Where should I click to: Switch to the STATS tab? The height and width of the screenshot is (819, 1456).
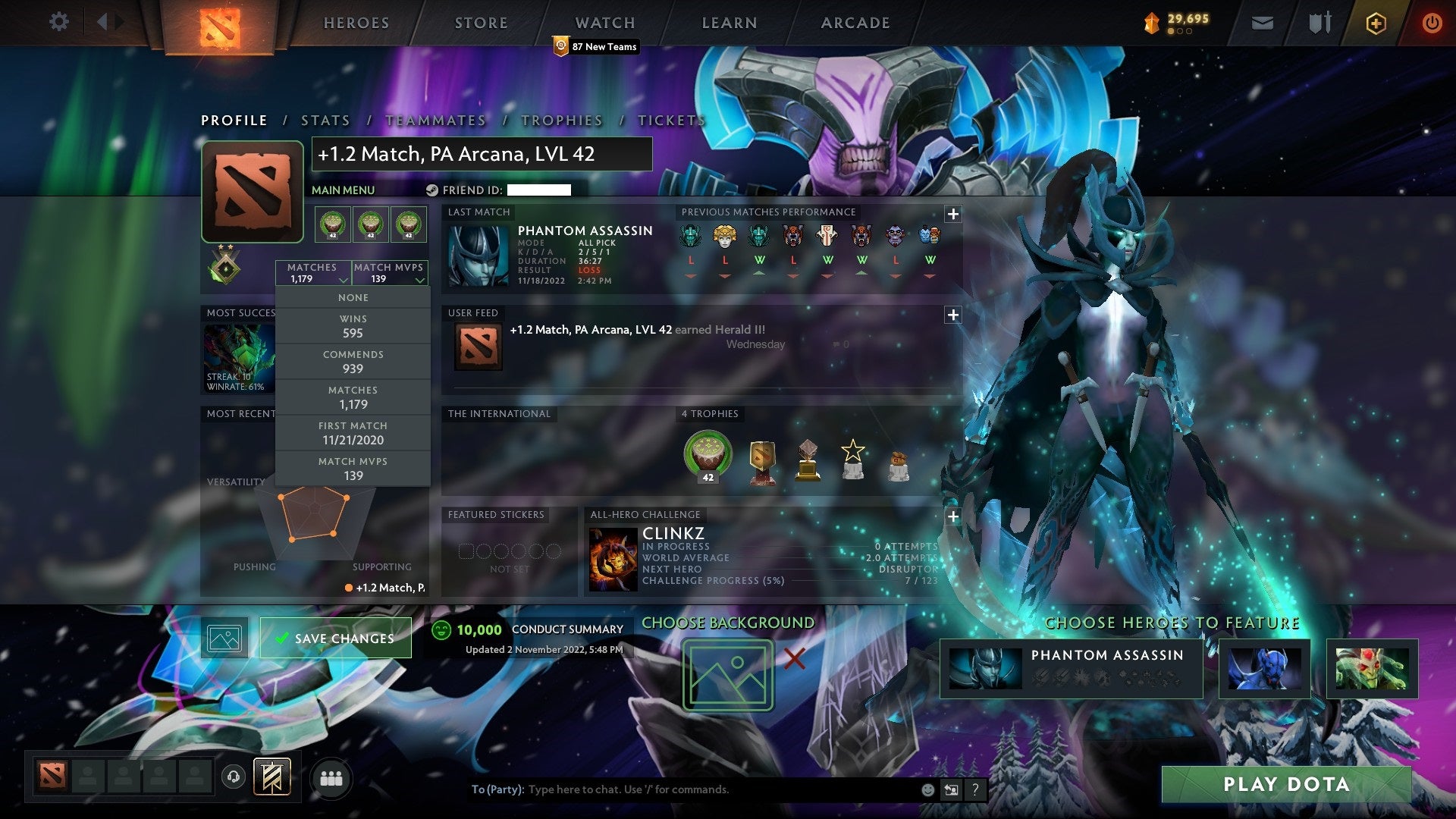point(325,120)
